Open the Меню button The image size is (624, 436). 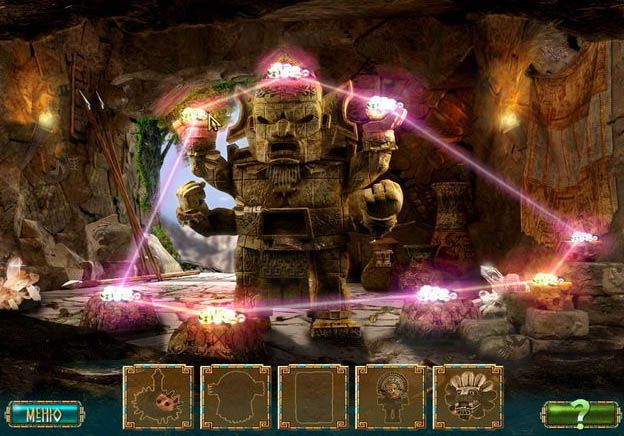[x=43, y=413]
